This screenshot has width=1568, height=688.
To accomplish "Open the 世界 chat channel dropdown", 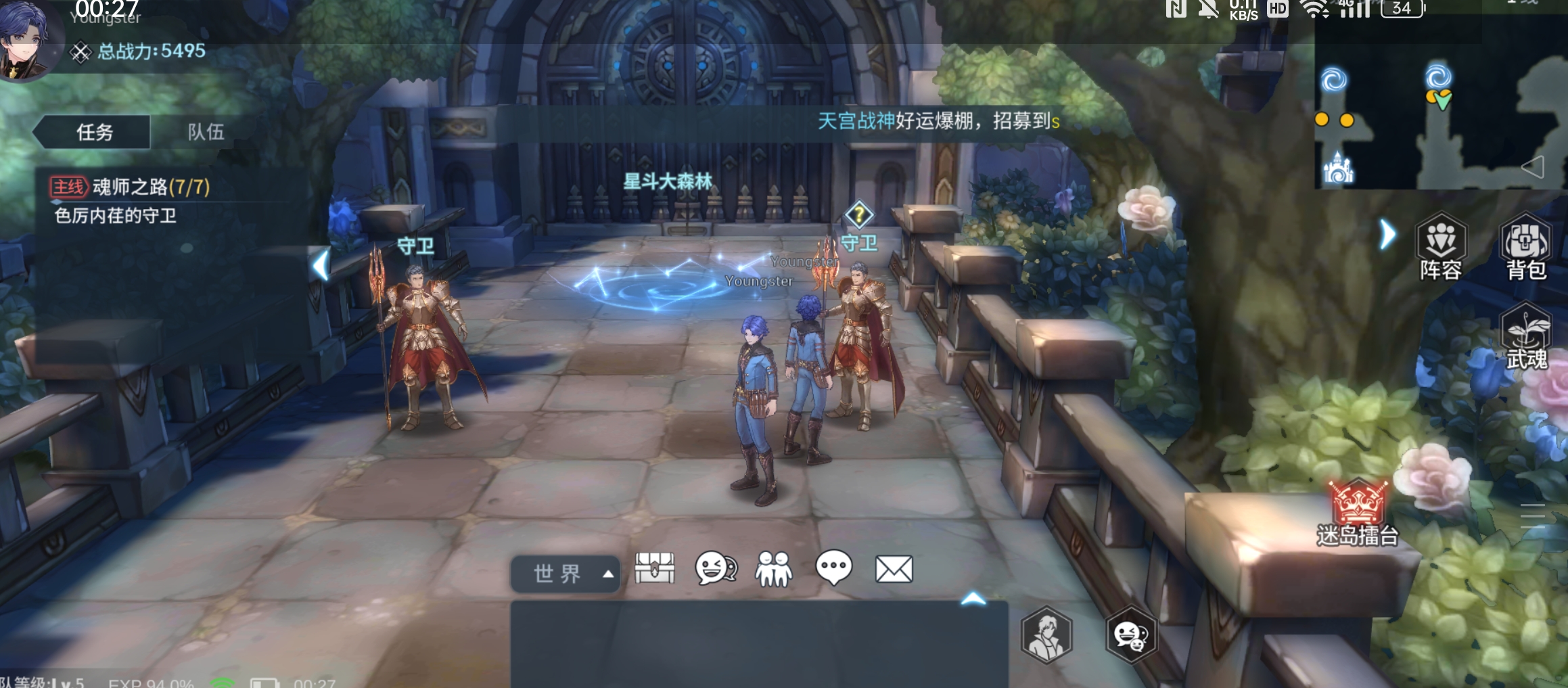I will tap(566, 574).
